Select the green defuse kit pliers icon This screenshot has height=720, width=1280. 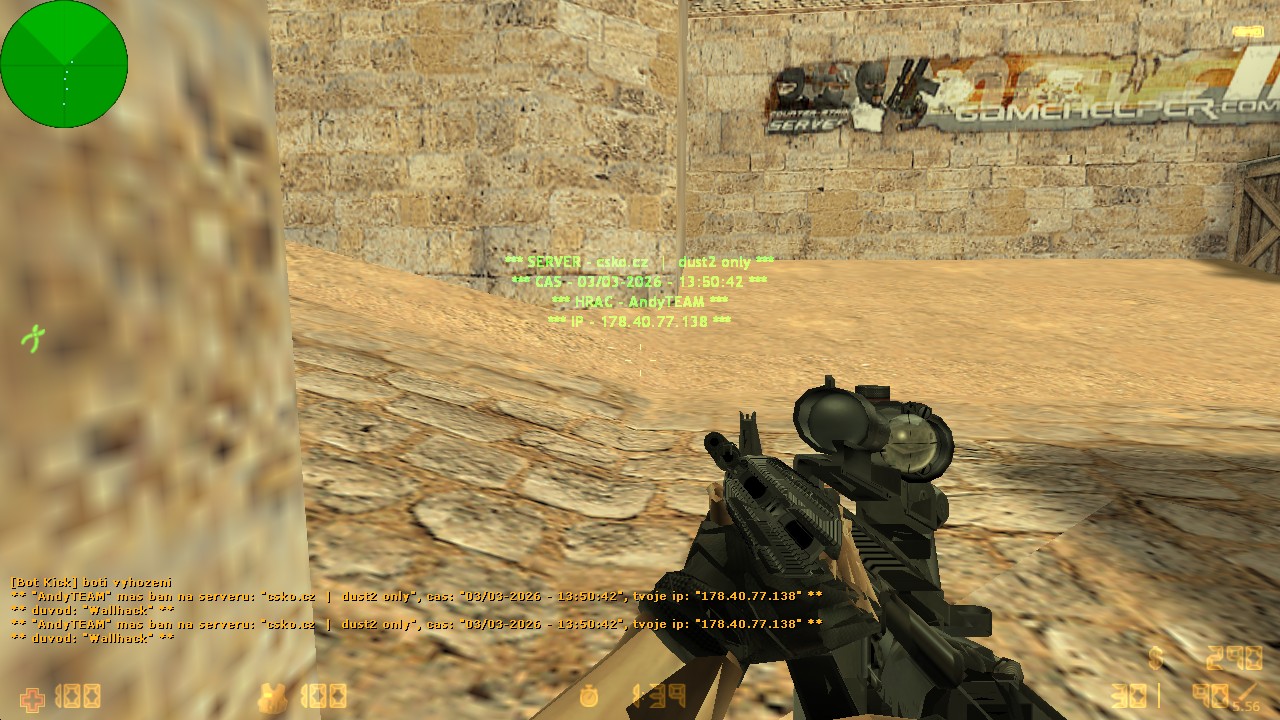34,338
